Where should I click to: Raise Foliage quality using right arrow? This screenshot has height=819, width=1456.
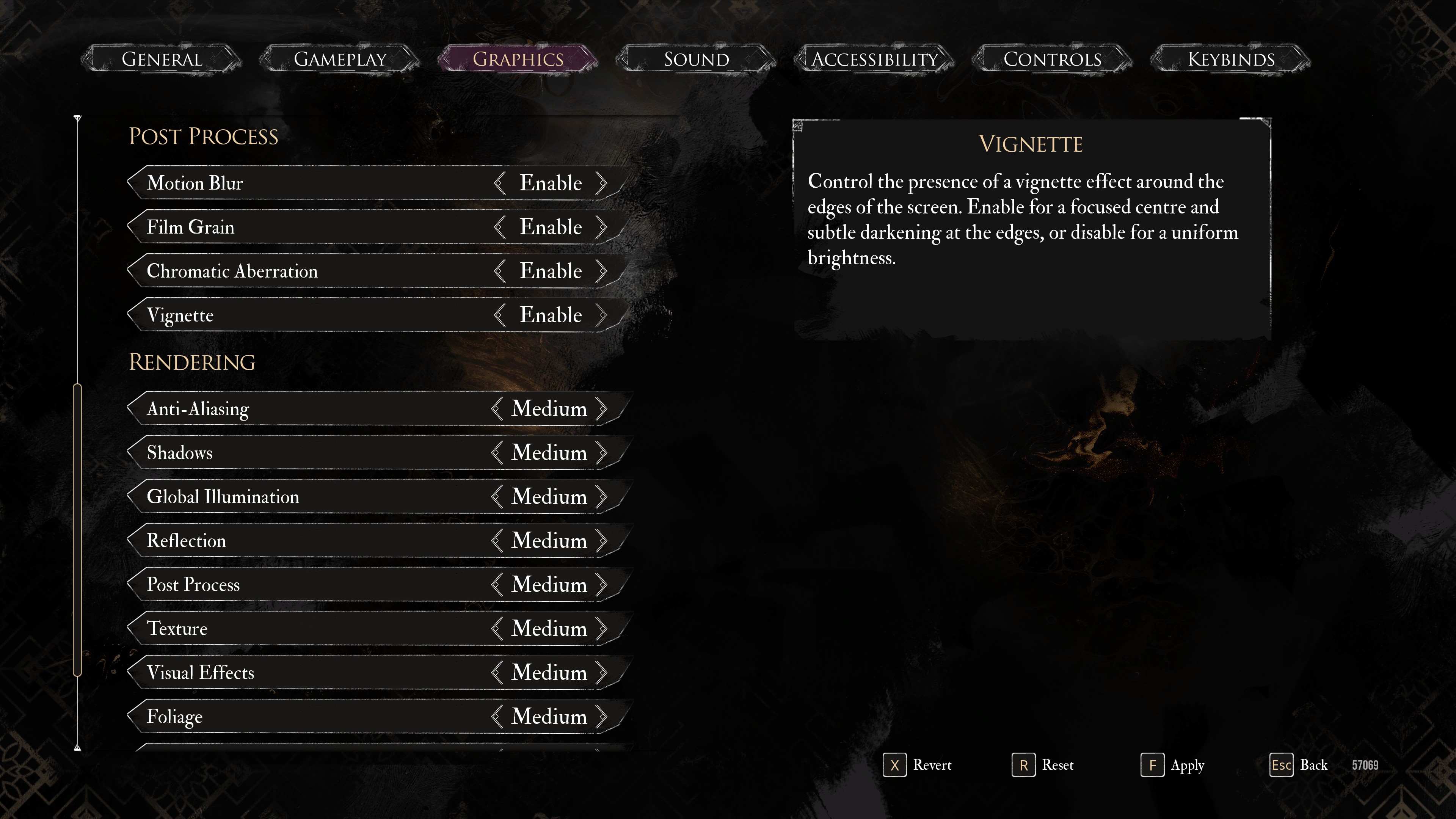coord(602,717)
